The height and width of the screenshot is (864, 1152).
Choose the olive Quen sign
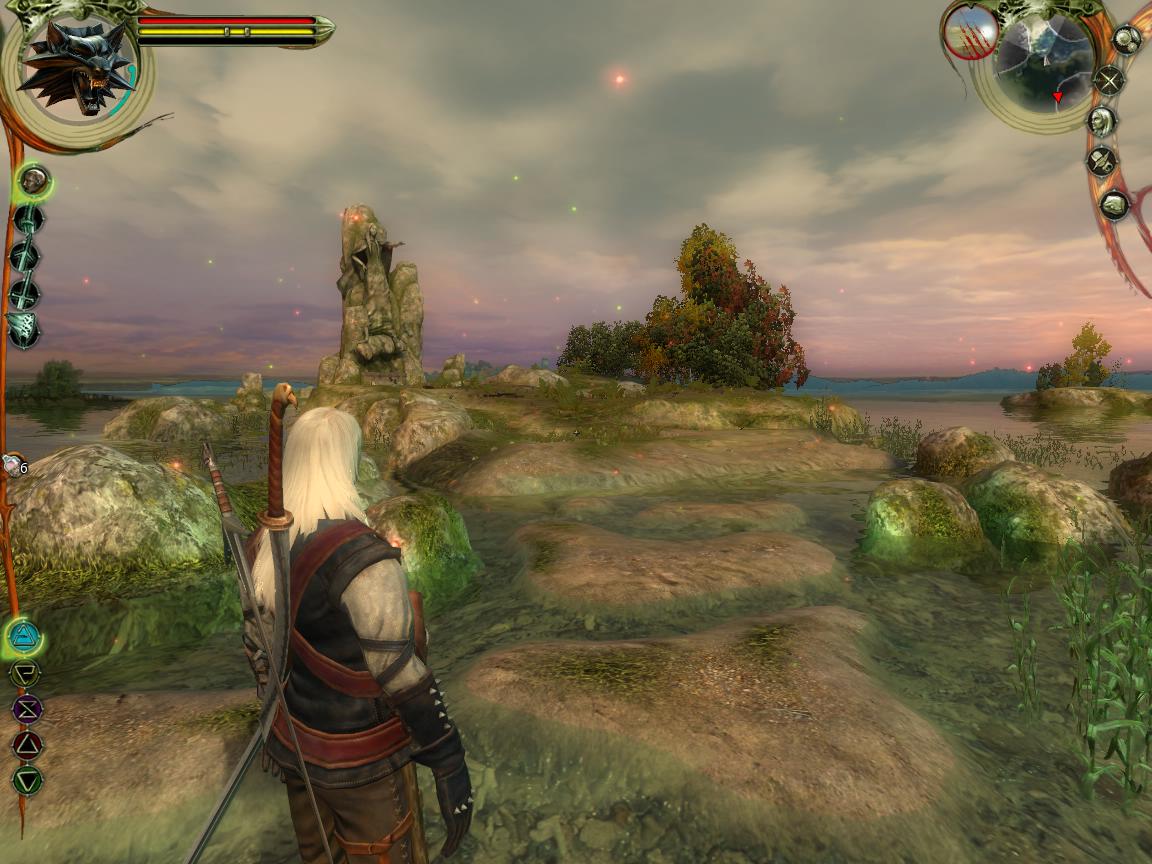point(25,673)
